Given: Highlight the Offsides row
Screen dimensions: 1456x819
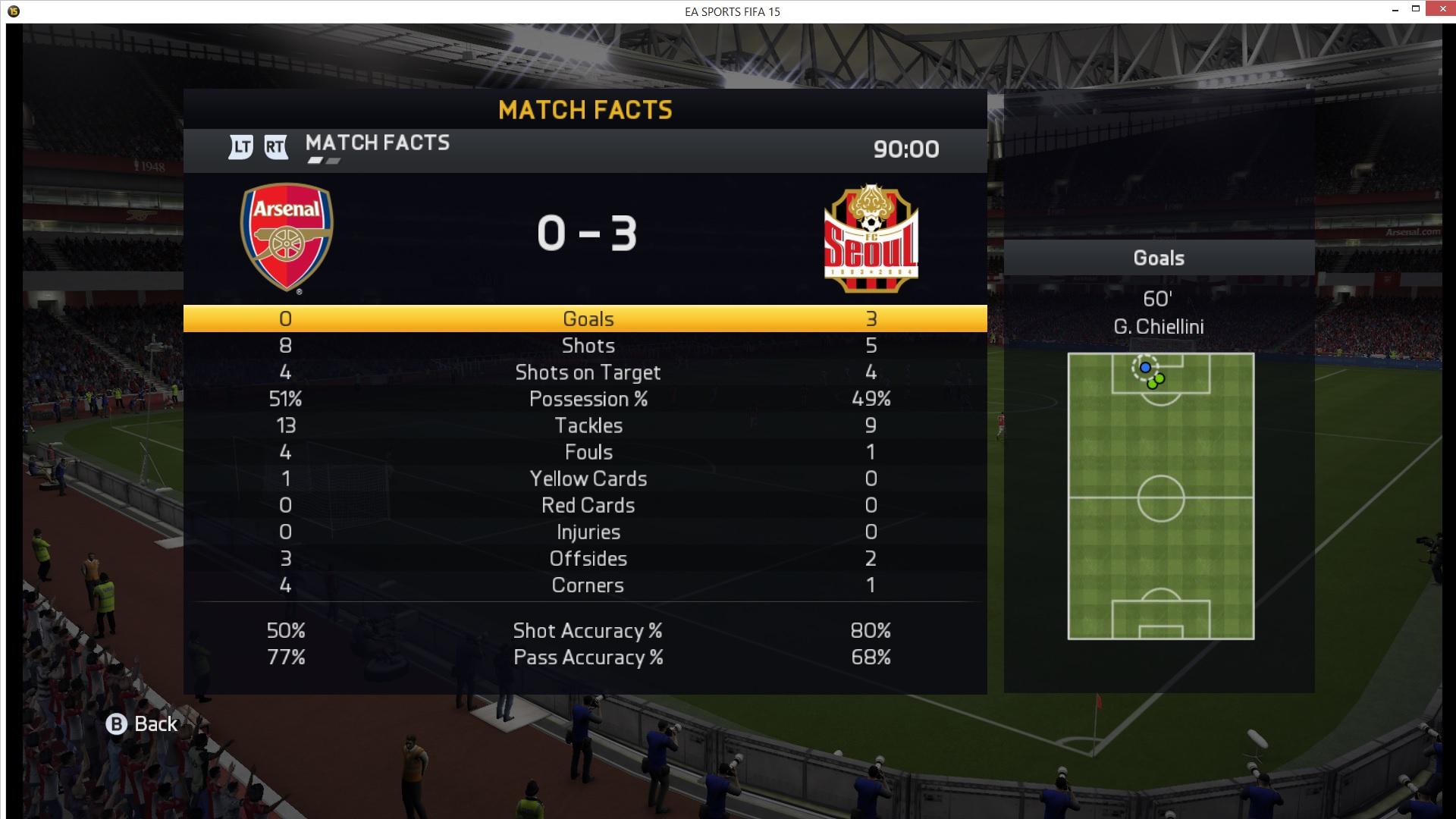Looking at the screenshot, I should click(588, 559).
